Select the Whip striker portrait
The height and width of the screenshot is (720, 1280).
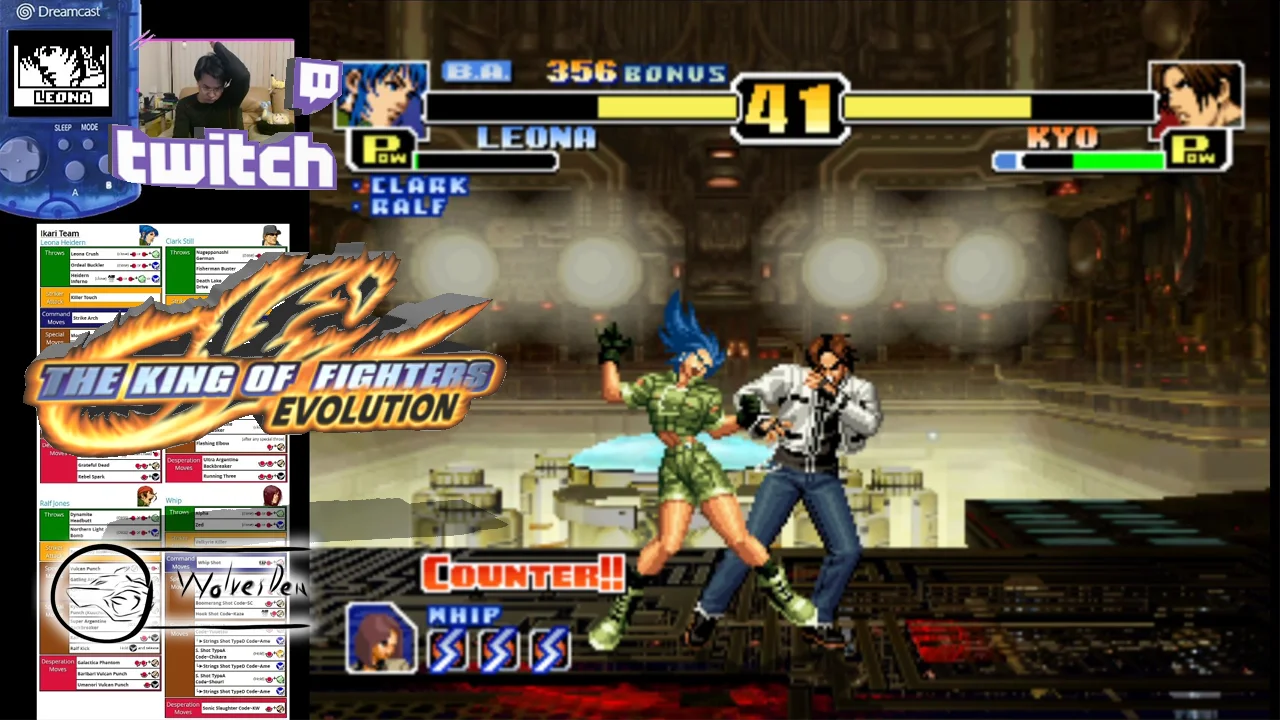(x=380, y=639)
